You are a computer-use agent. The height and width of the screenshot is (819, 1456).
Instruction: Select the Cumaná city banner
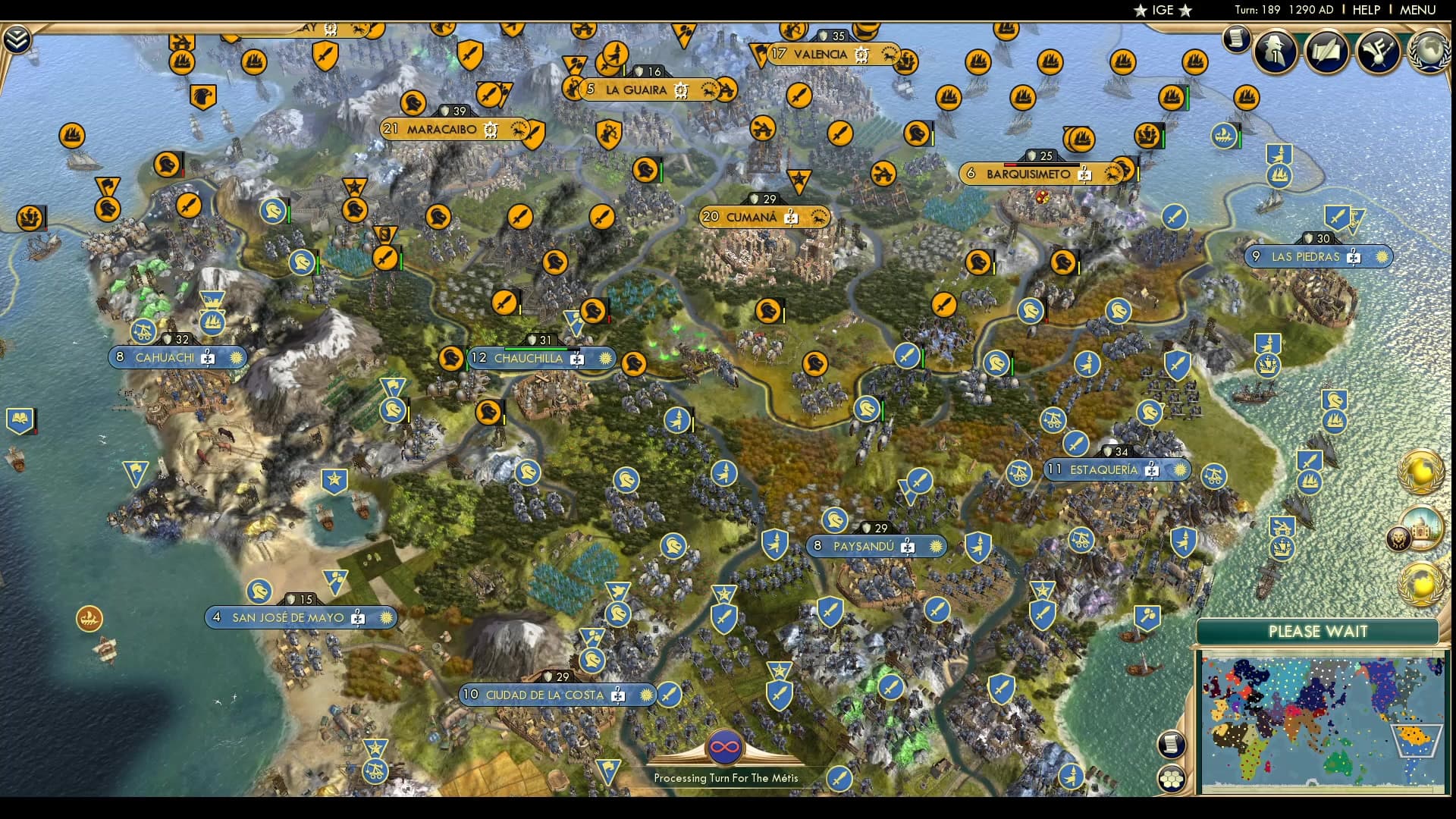[x=751, y=218]
